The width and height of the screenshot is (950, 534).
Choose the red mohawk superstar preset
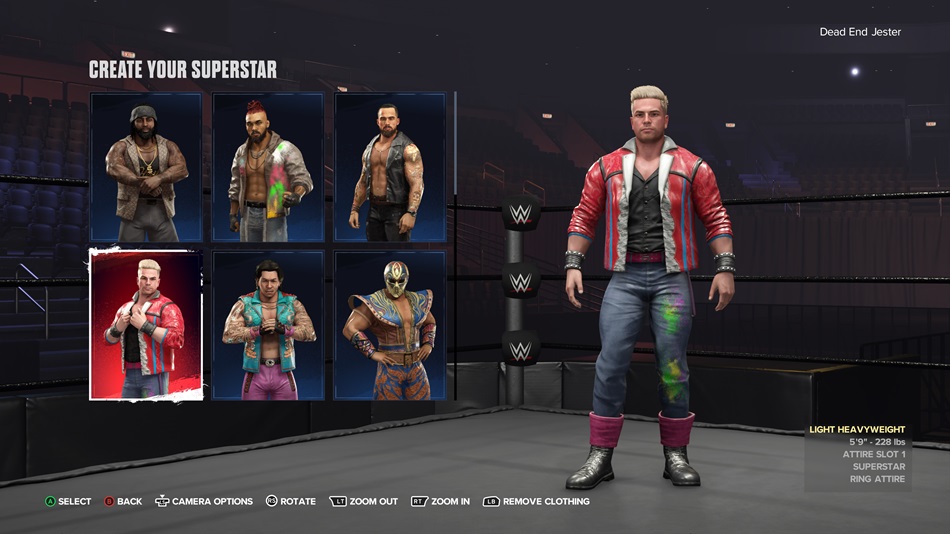click(x=268, y=168)
